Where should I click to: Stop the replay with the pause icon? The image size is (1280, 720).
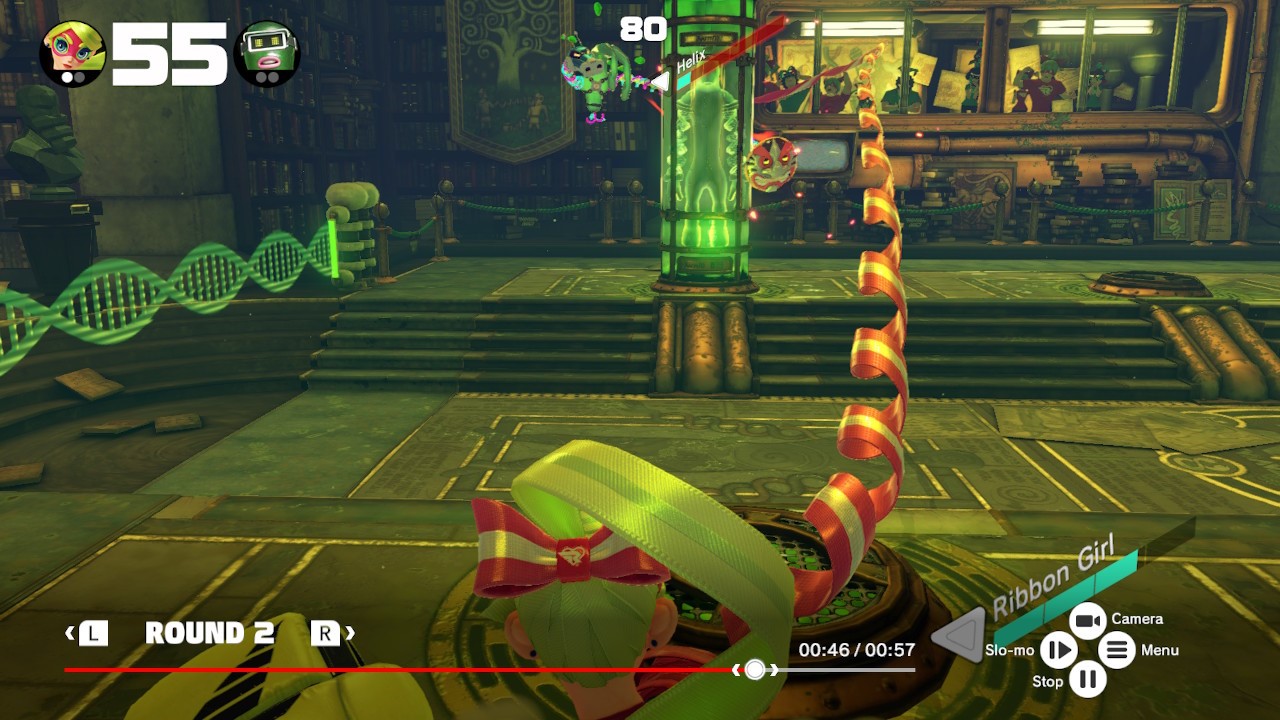1087,681
